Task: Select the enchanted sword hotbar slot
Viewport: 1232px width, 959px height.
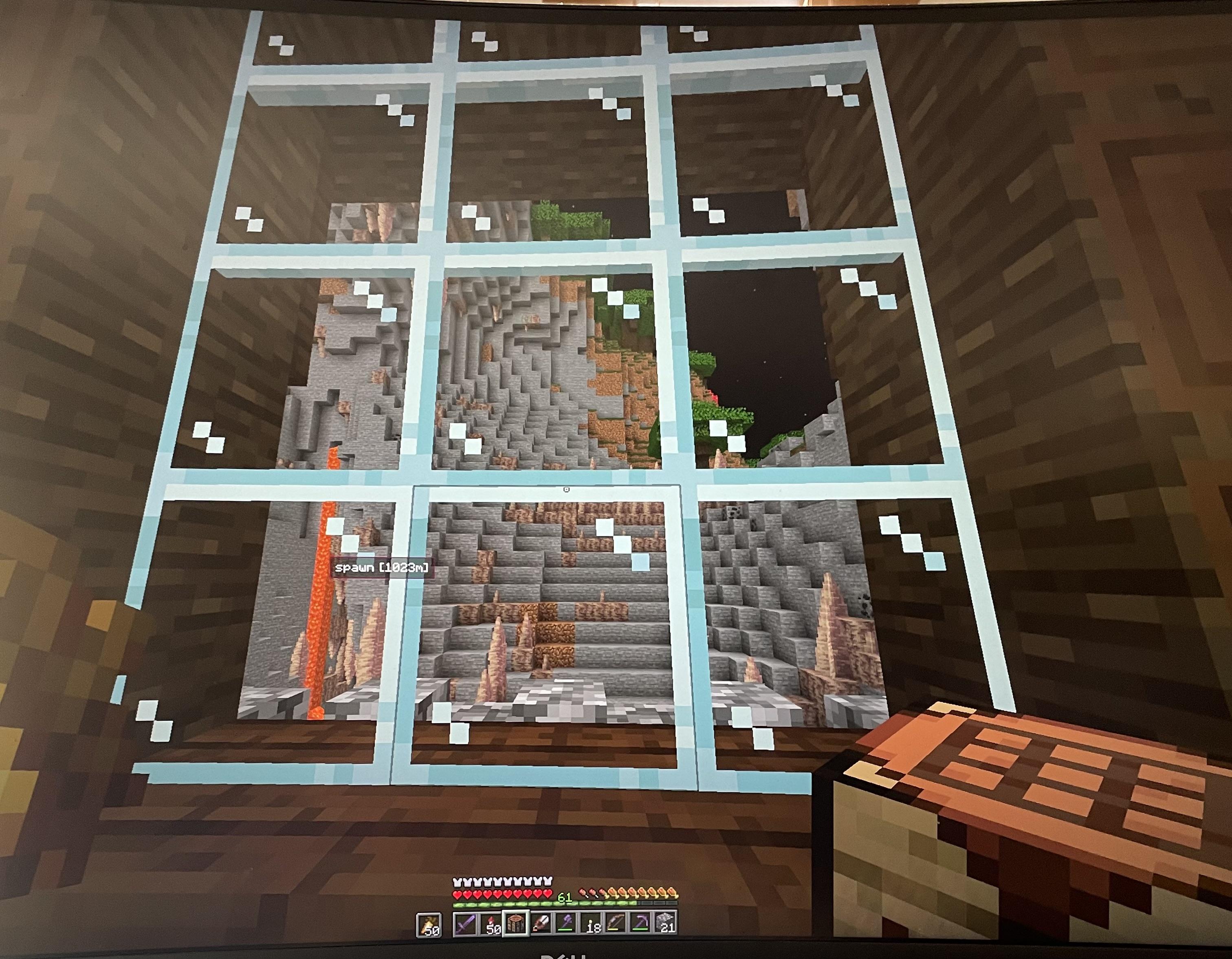Action: point(466,924)
